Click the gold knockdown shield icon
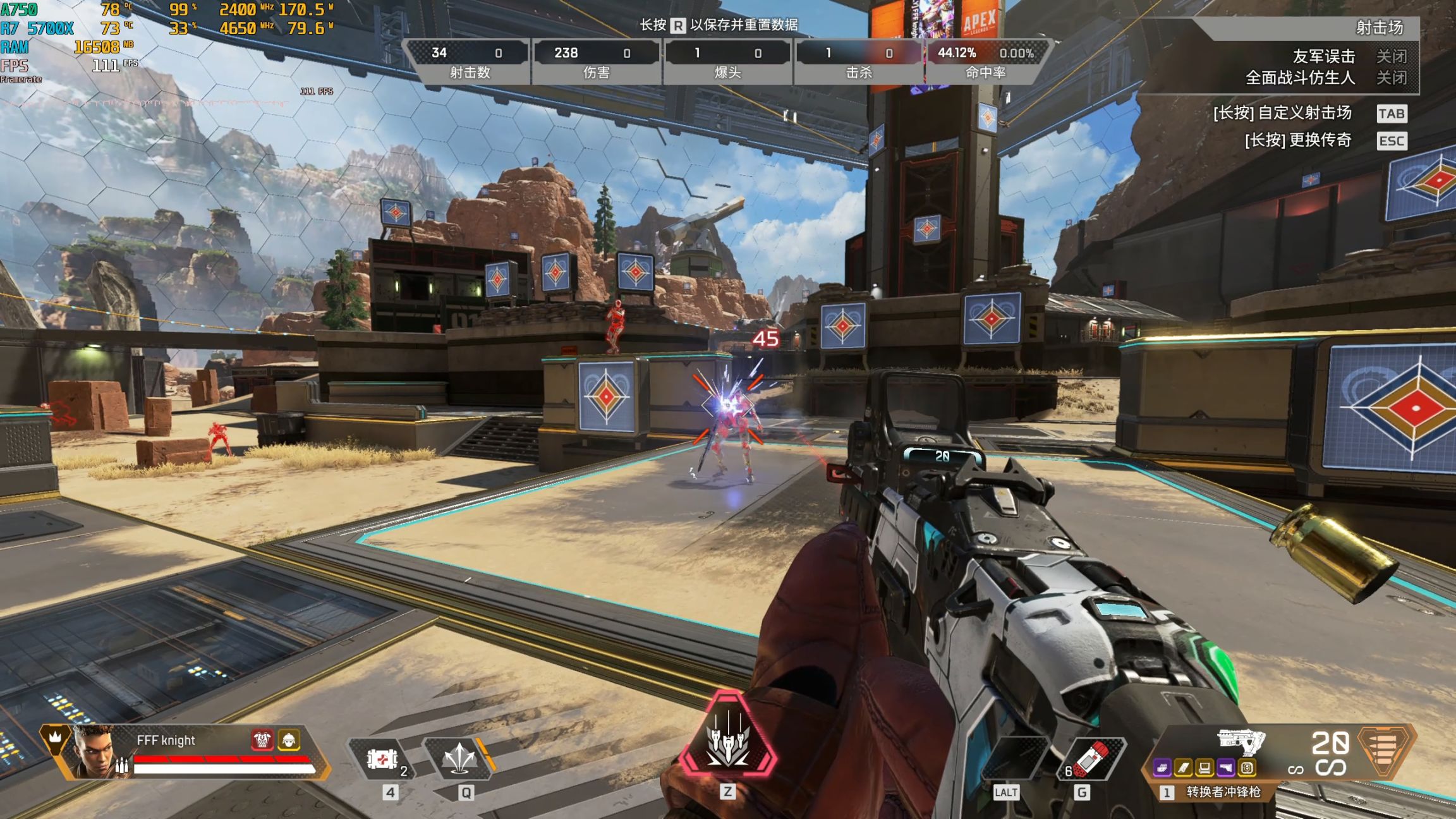Viewport: 1456px width, 819px height. [x=289, y=739]
